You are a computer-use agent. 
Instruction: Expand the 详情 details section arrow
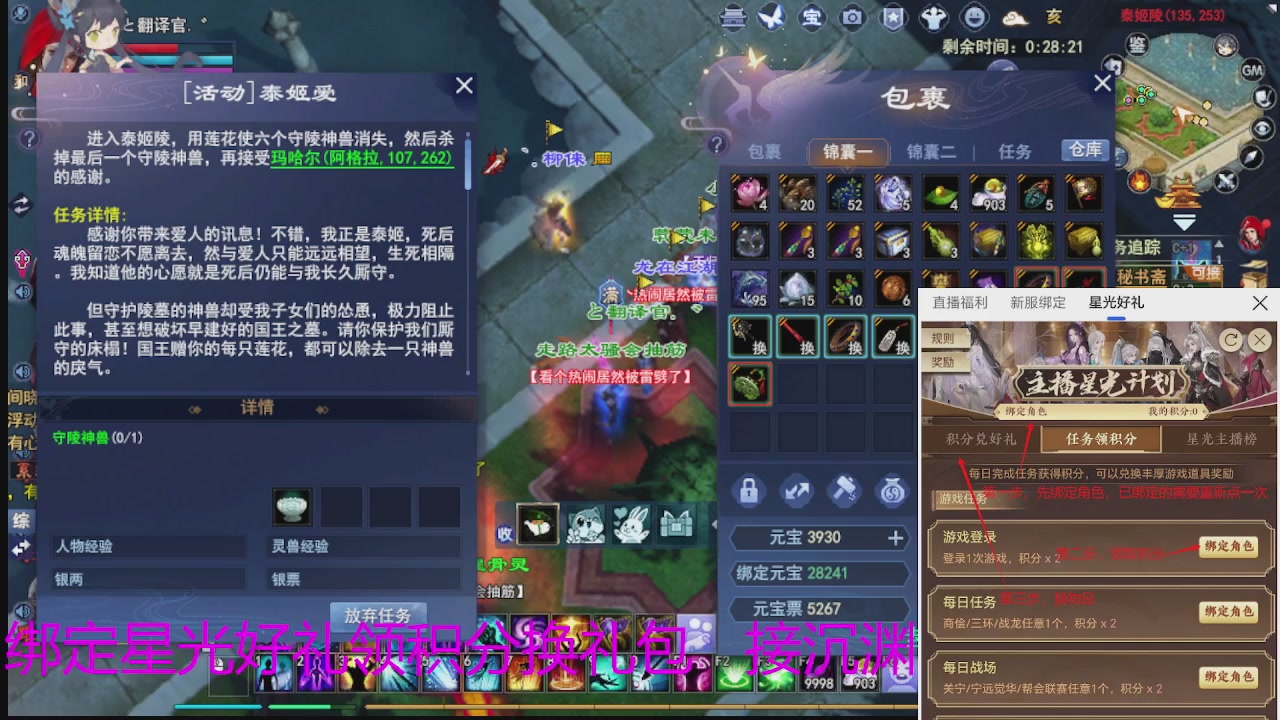coord(322,410)
